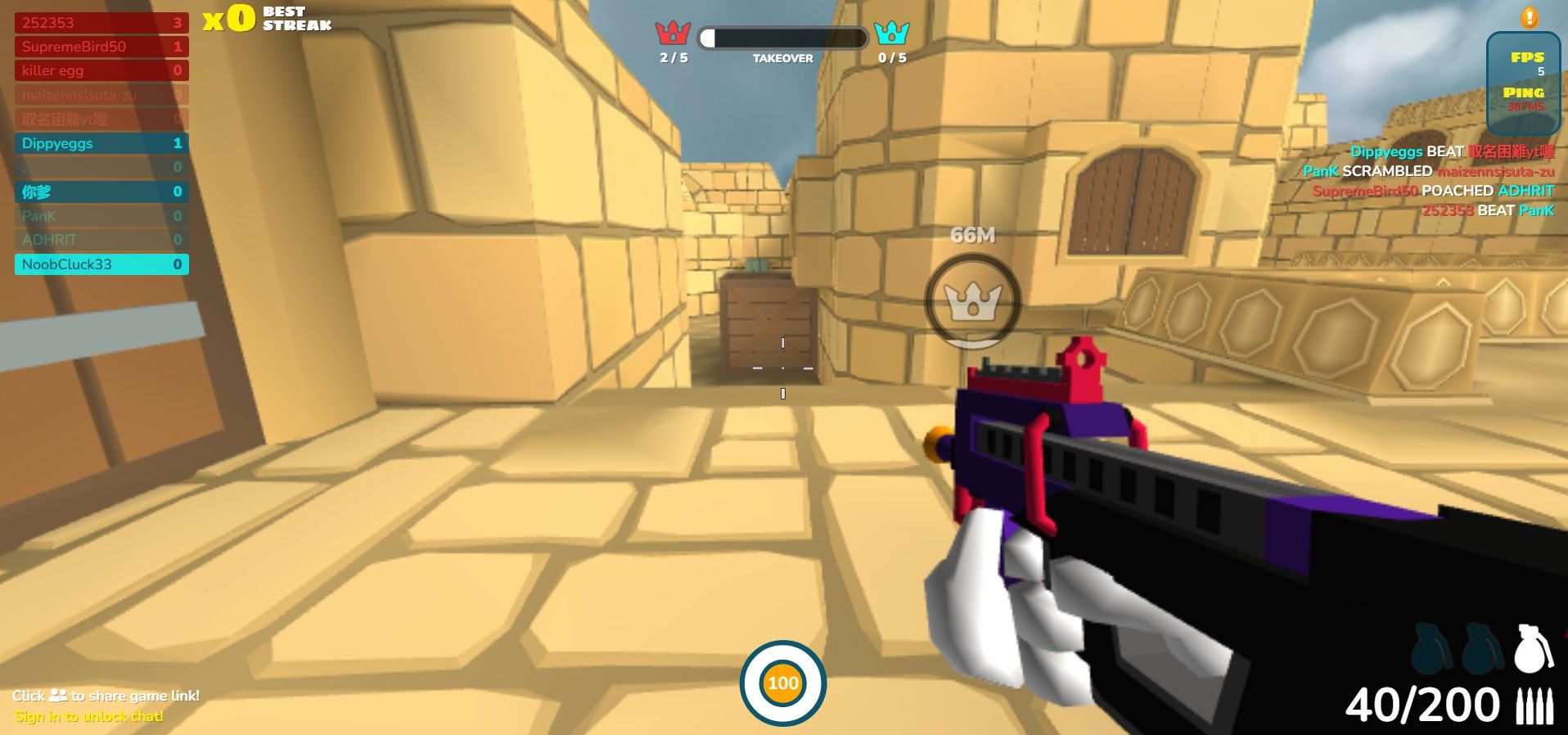
Task: Select the highlighted NoobCluck33 scoreboard row
Action: pos(101,264)
